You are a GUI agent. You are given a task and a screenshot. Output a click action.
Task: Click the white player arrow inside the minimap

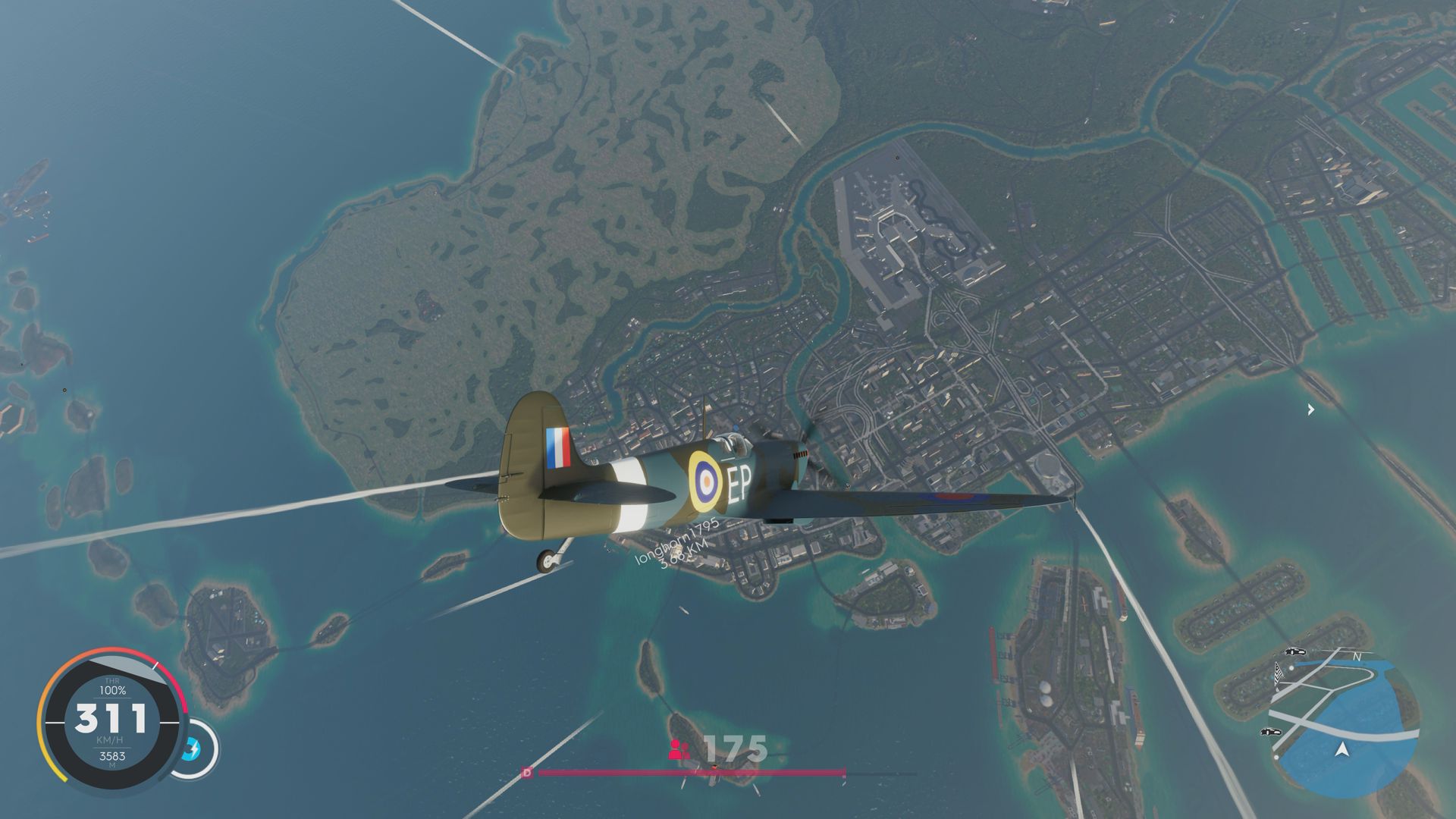[1343, 749]
